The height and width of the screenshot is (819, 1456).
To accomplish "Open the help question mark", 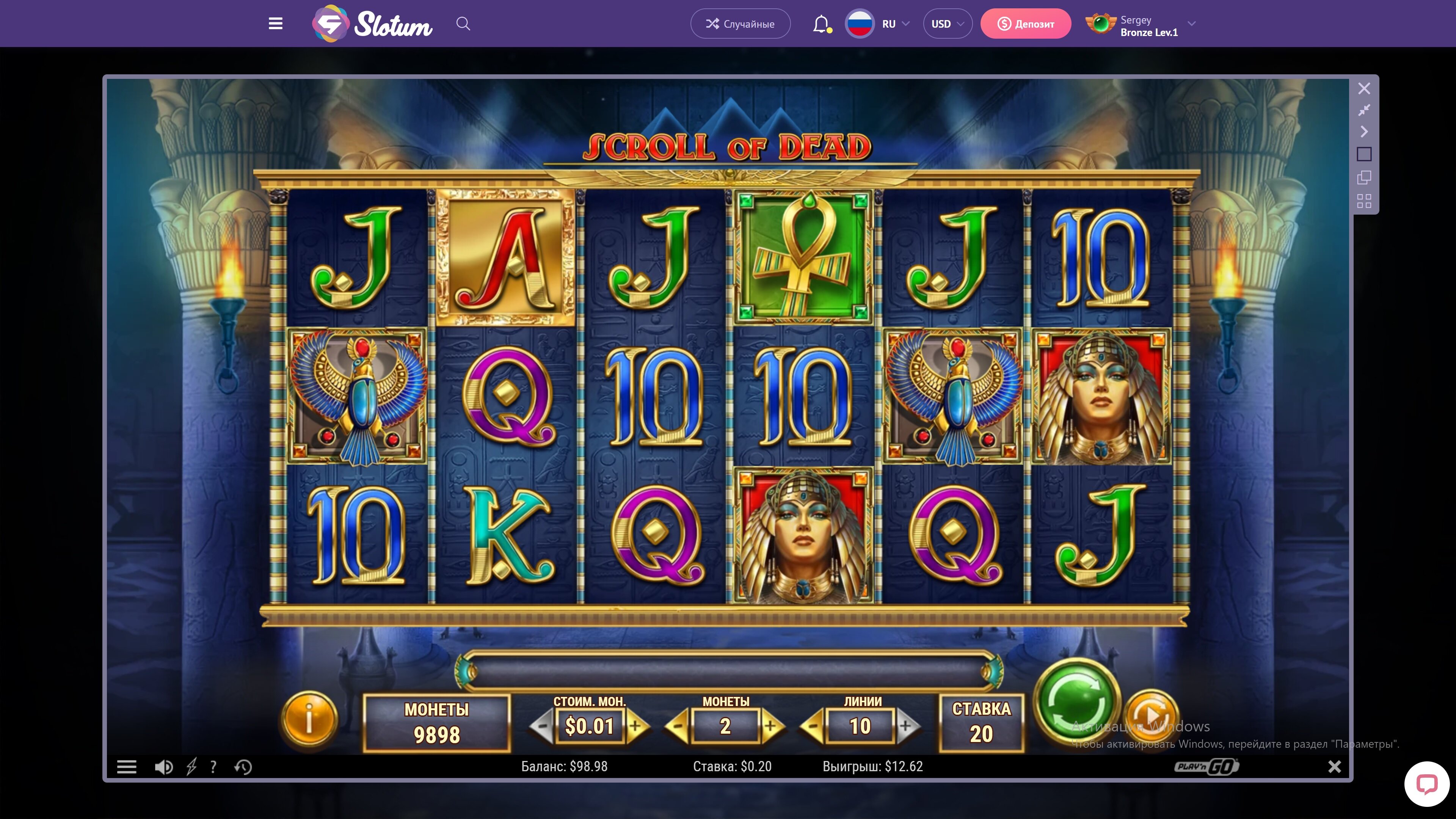I will click(213, 767).
